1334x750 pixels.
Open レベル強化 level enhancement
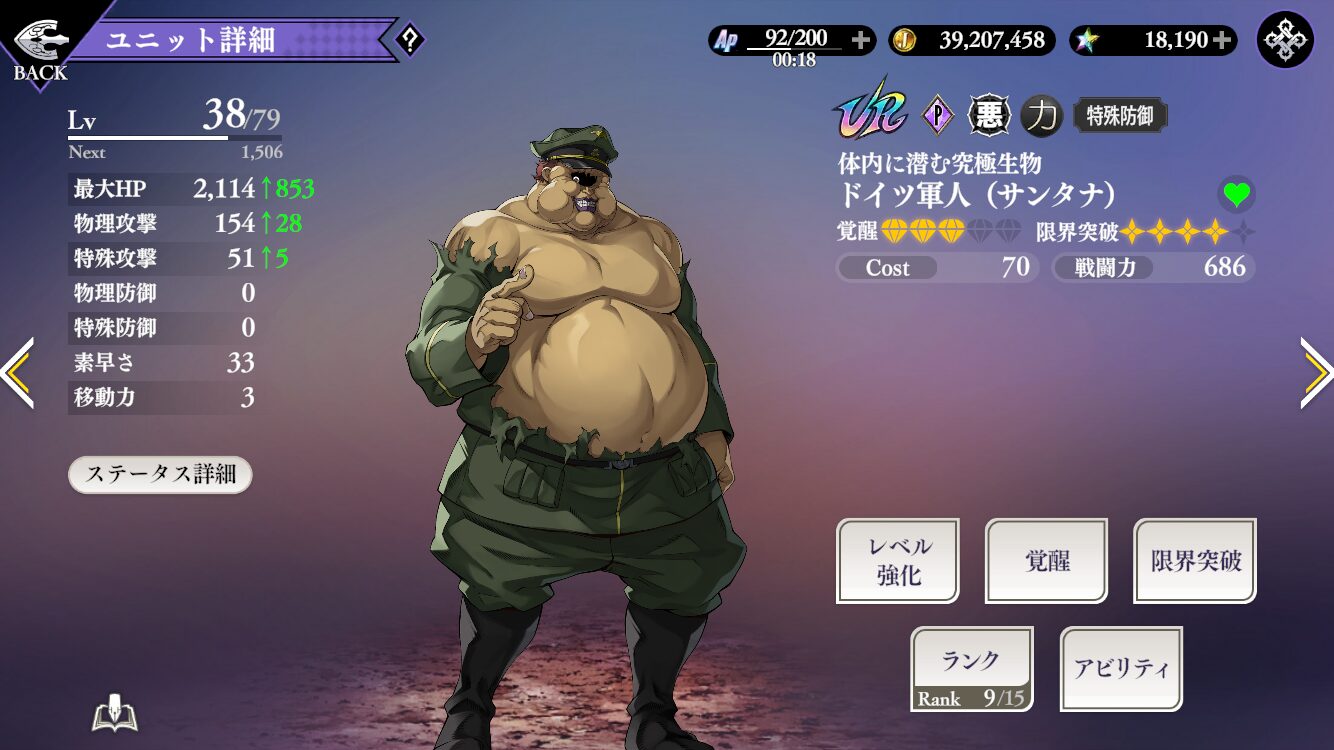pyautogui.click(x=897, y=560)
